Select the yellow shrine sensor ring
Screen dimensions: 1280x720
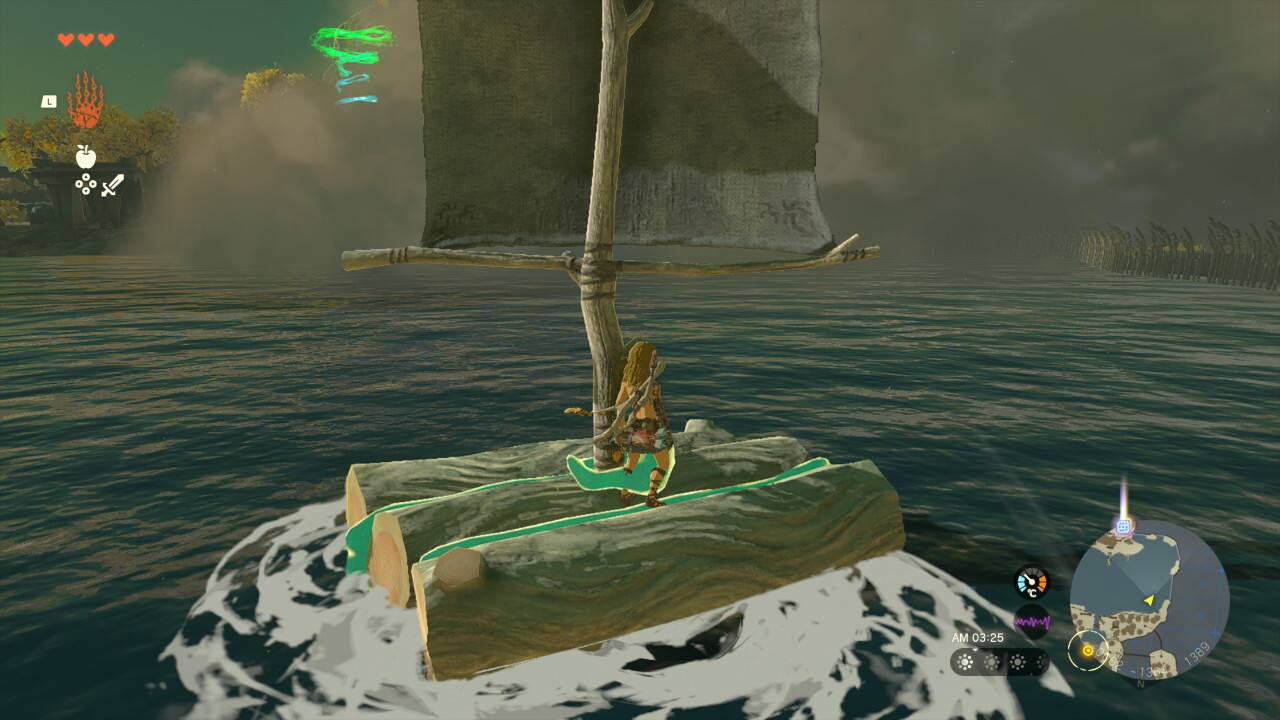1087,650
